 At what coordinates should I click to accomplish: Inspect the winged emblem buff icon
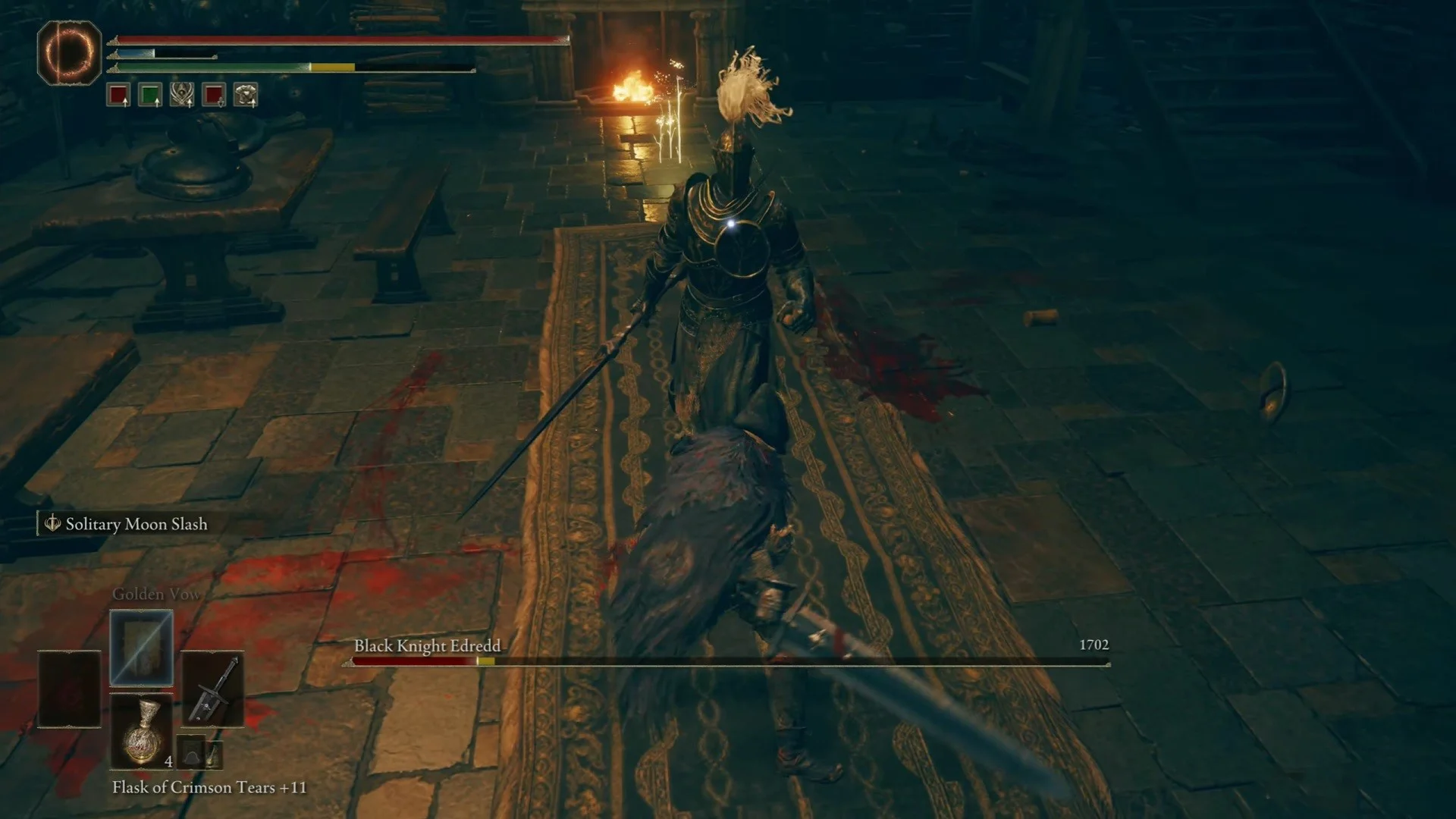[x=182, y=95]
